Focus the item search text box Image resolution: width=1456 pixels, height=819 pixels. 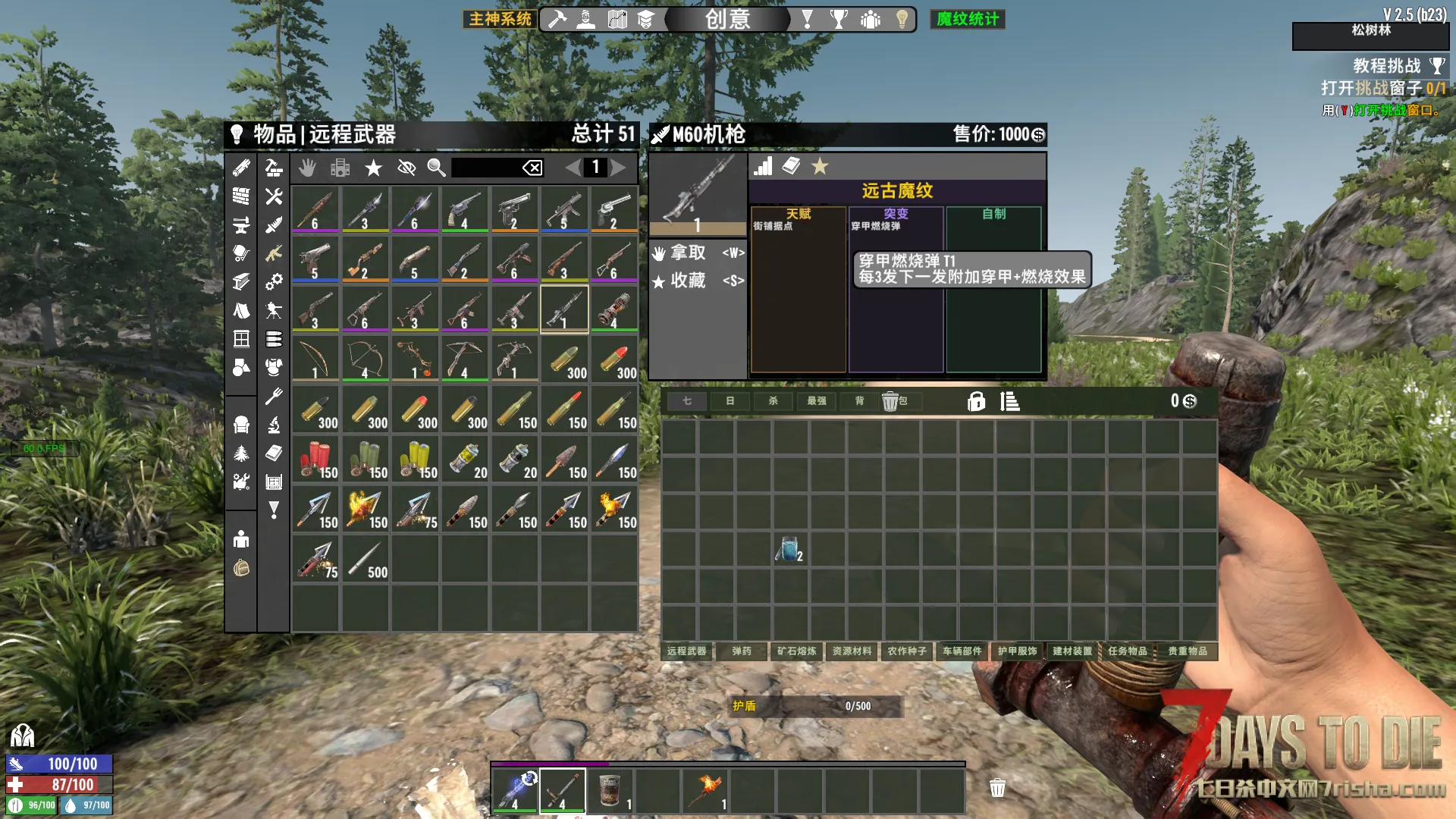(x=485, y=168)
